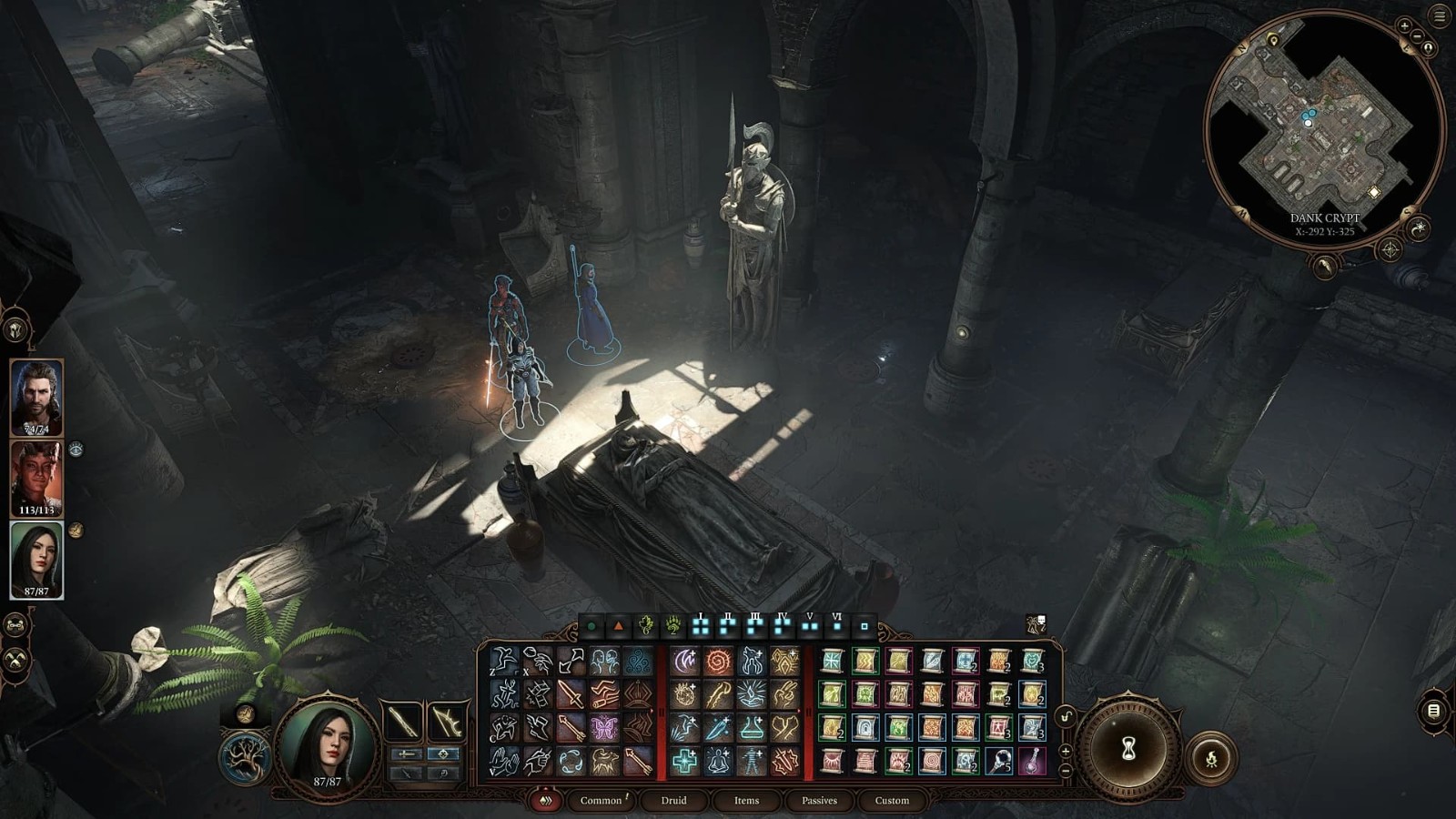
Task: Filter hotbar by level VI spell slots
Action: (837, 626)
